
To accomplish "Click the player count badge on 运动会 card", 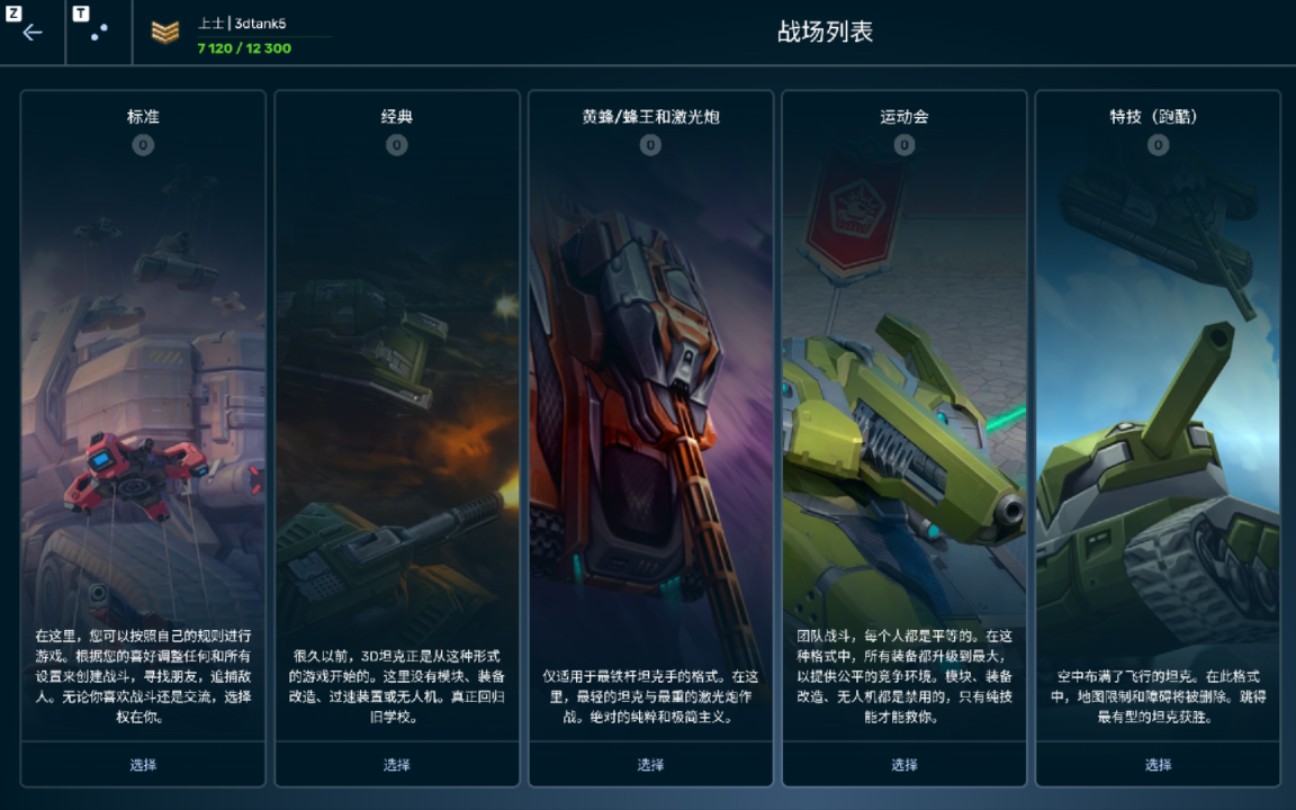I will pyautogui.click(x=903, y=143).
